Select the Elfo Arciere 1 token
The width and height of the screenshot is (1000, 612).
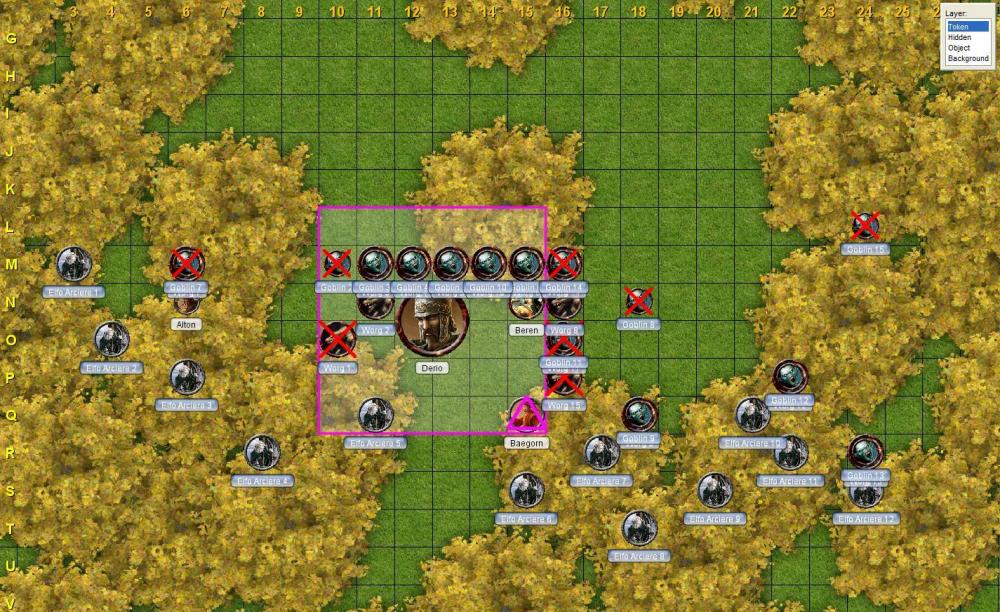(74, 264)
